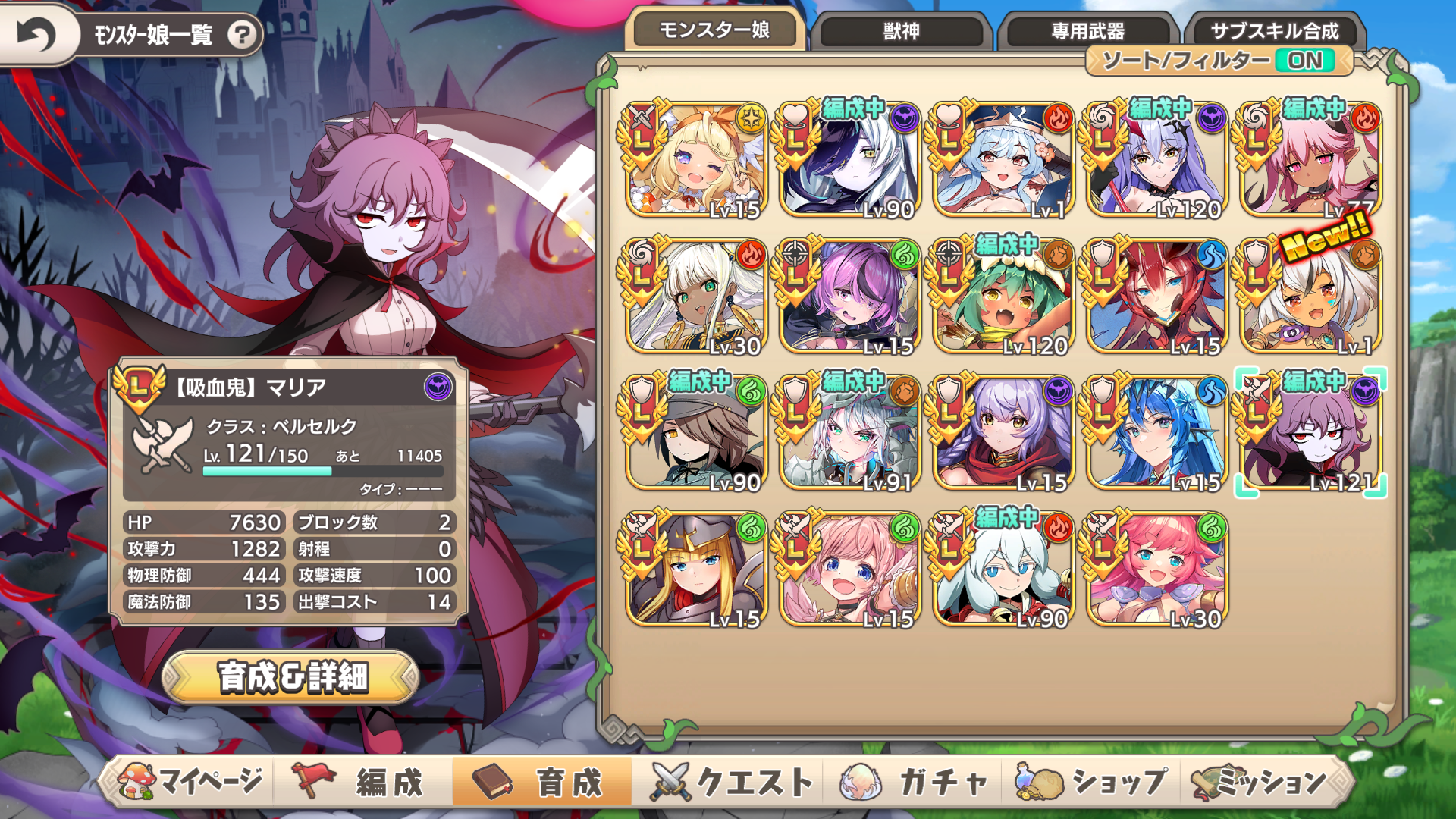Open the ガチャ menu
Image resolution: width=1456 pixels, height=819 pixels.
tap(916, 781)
